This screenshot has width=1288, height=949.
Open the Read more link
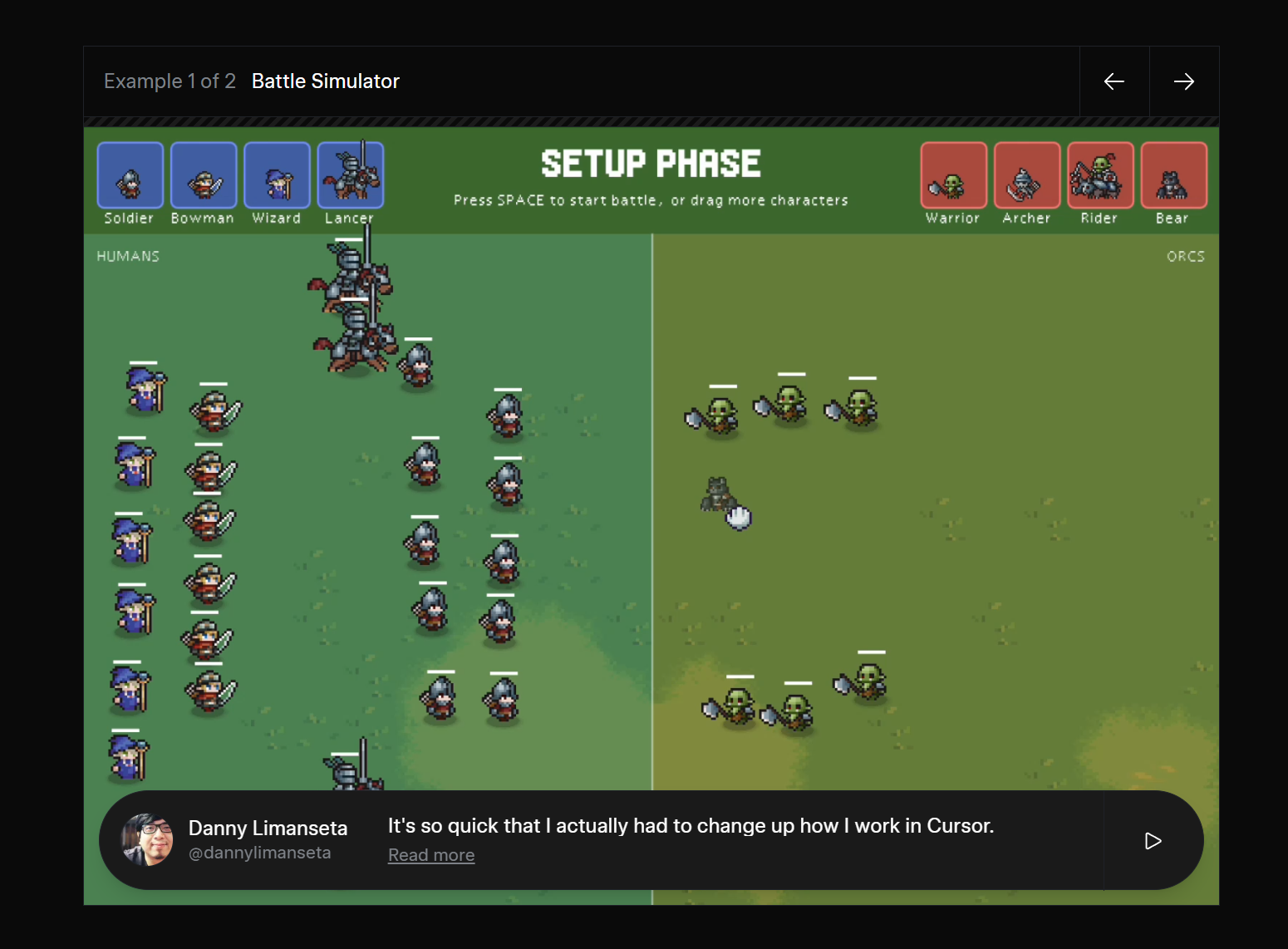(x=431, y=855)
